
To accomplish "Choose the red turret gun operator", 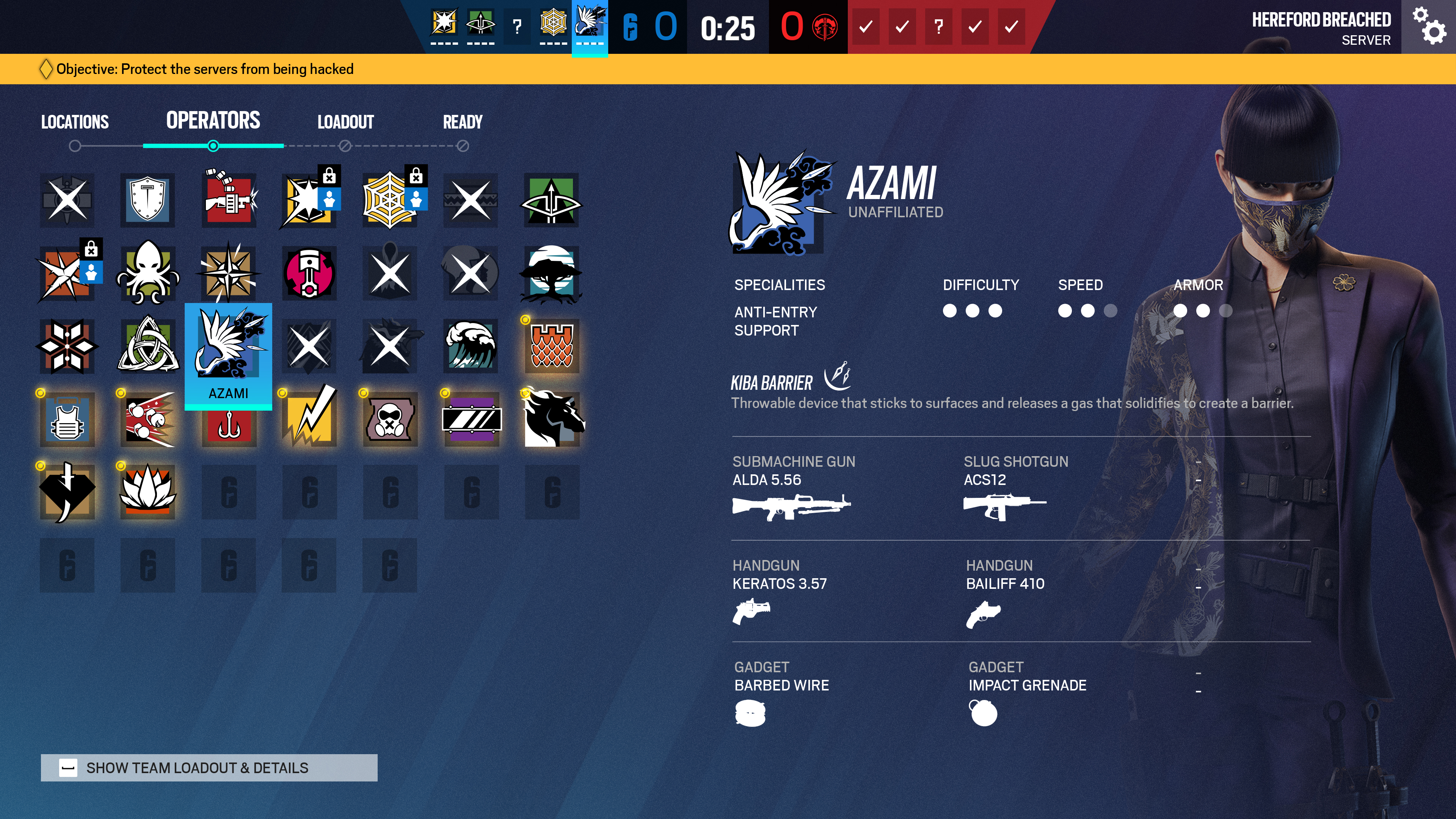I will coord(229,200).
